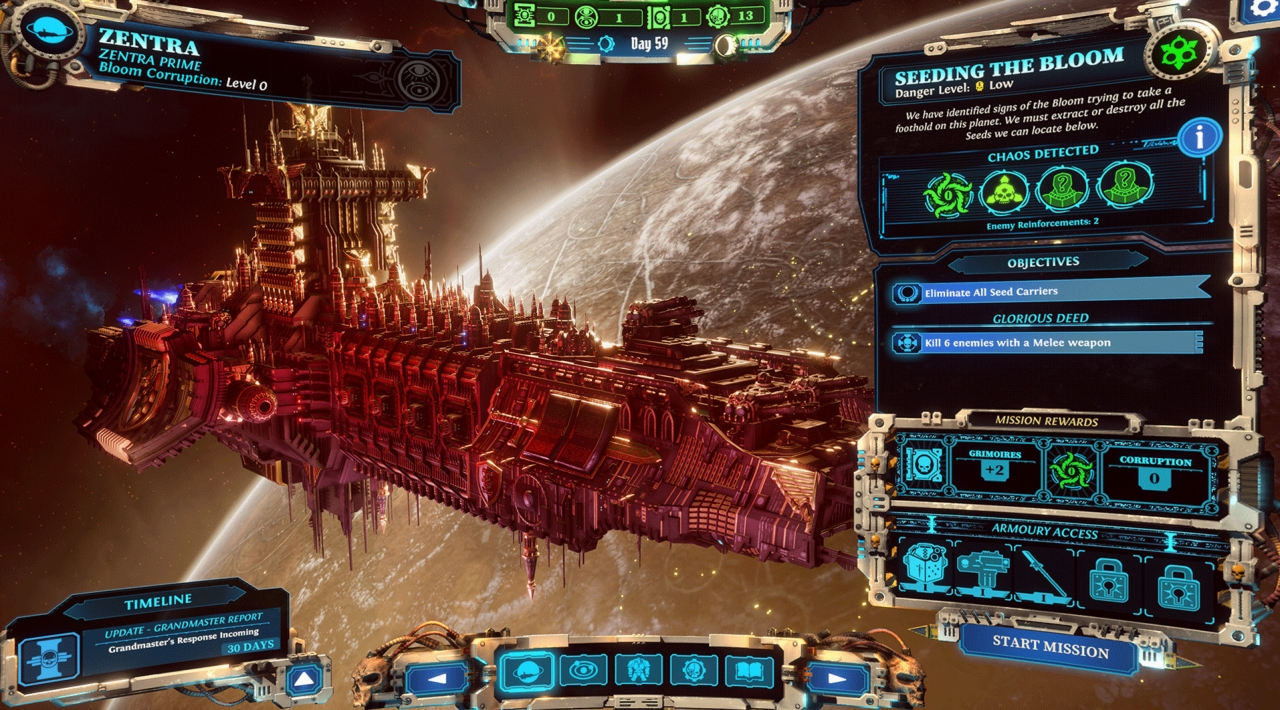Open the settings gear in the corner
Image resolution: width=1280 pixels, height=710 pixels.
1257,12
